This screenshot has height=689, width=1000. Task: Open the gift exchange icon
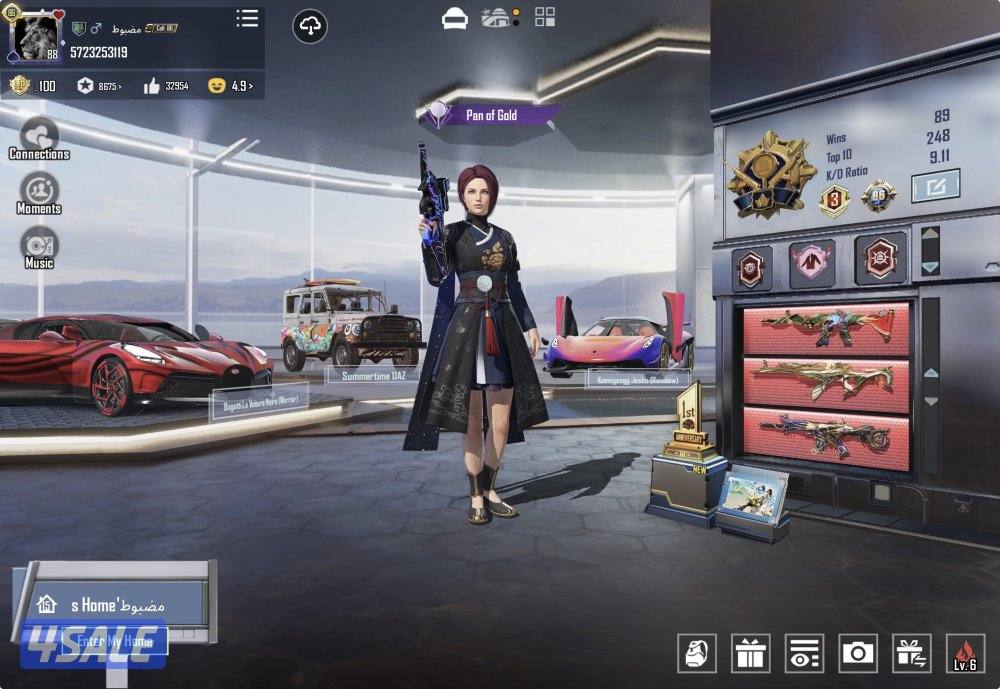[x=911, y=653]
